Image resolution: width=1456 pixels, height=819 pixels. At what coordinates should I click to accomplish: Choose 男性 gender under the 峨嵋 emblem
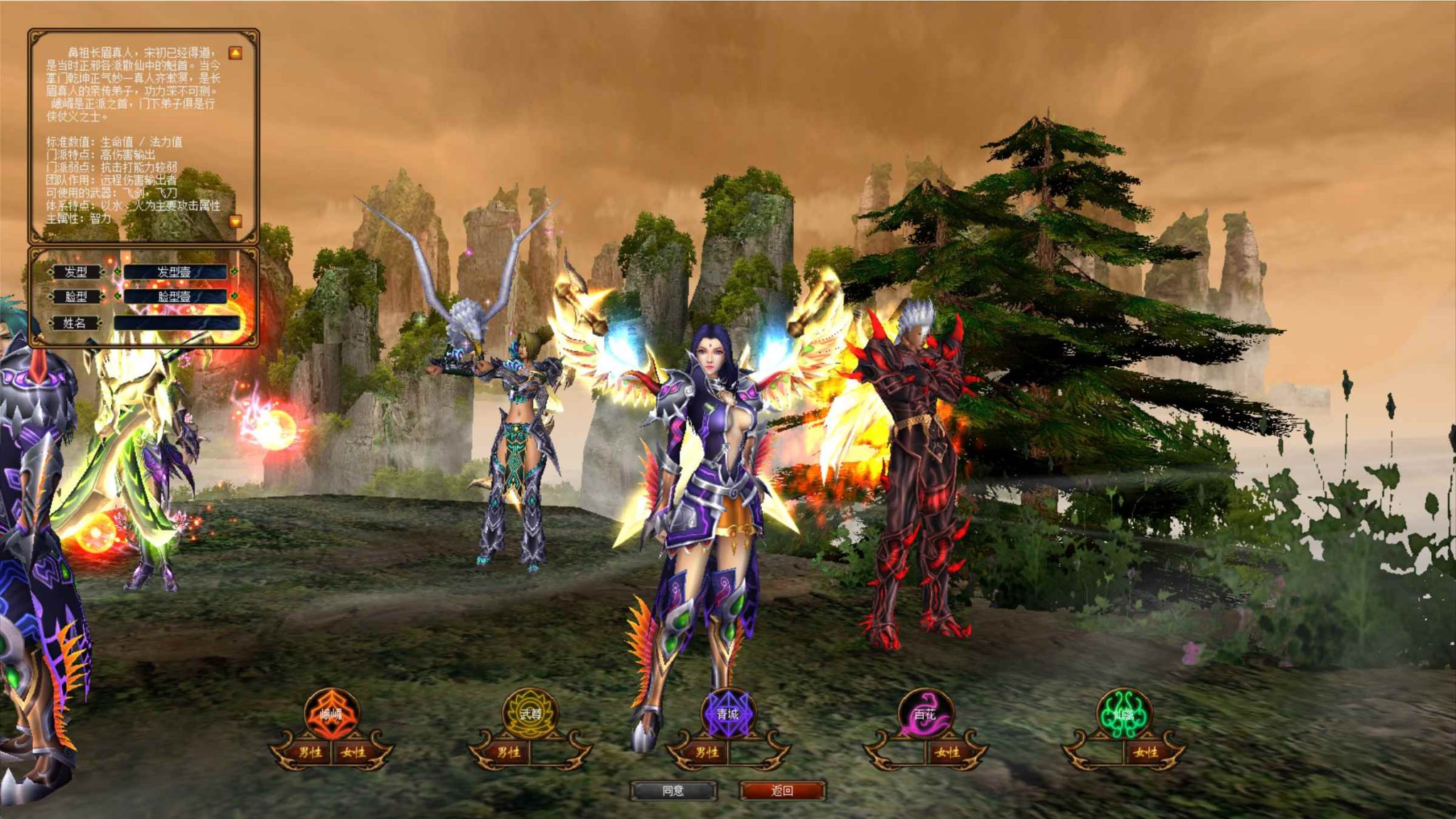[310, 754]
